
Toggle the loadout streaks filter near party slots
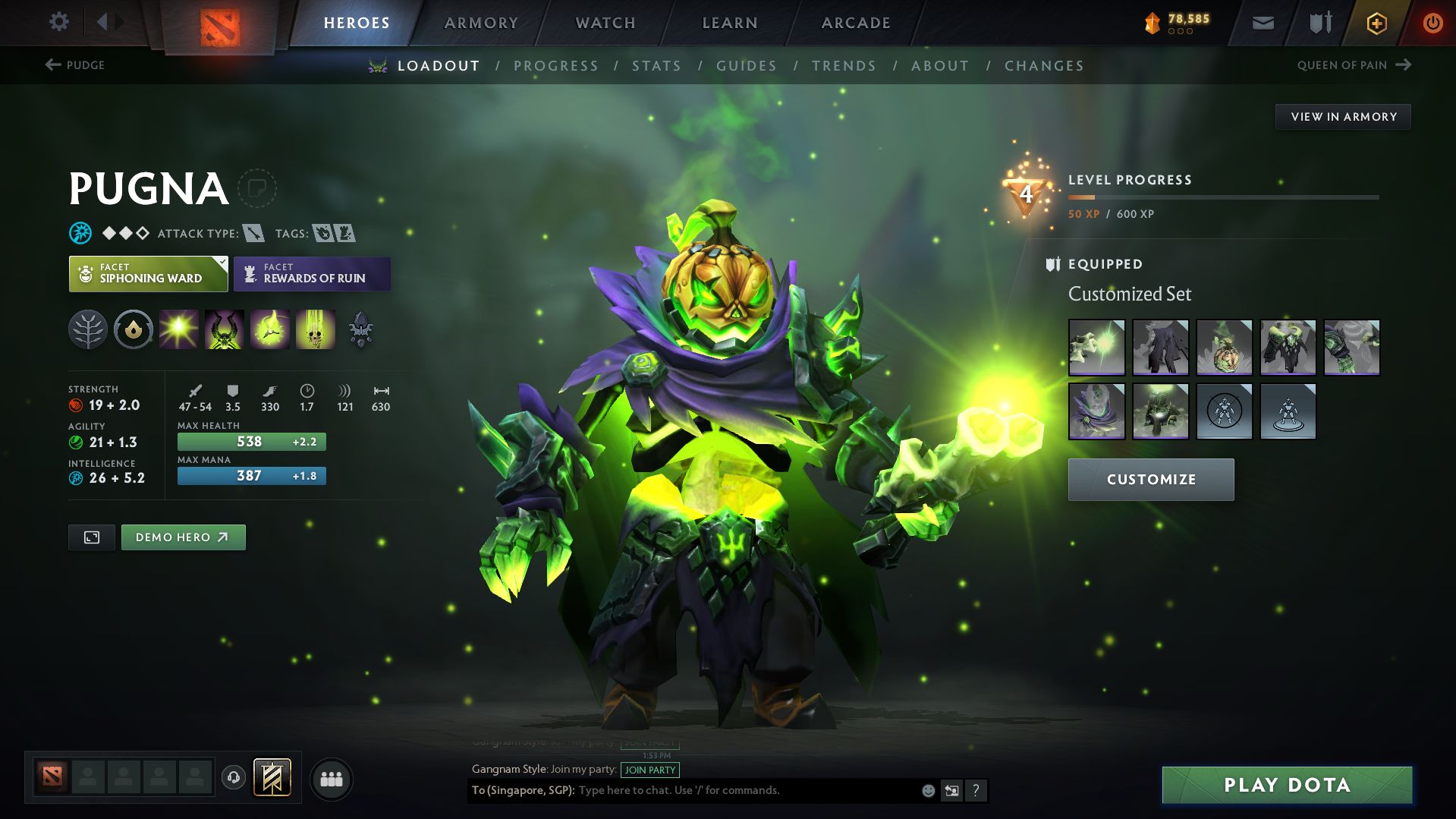(x=271, y=778)
